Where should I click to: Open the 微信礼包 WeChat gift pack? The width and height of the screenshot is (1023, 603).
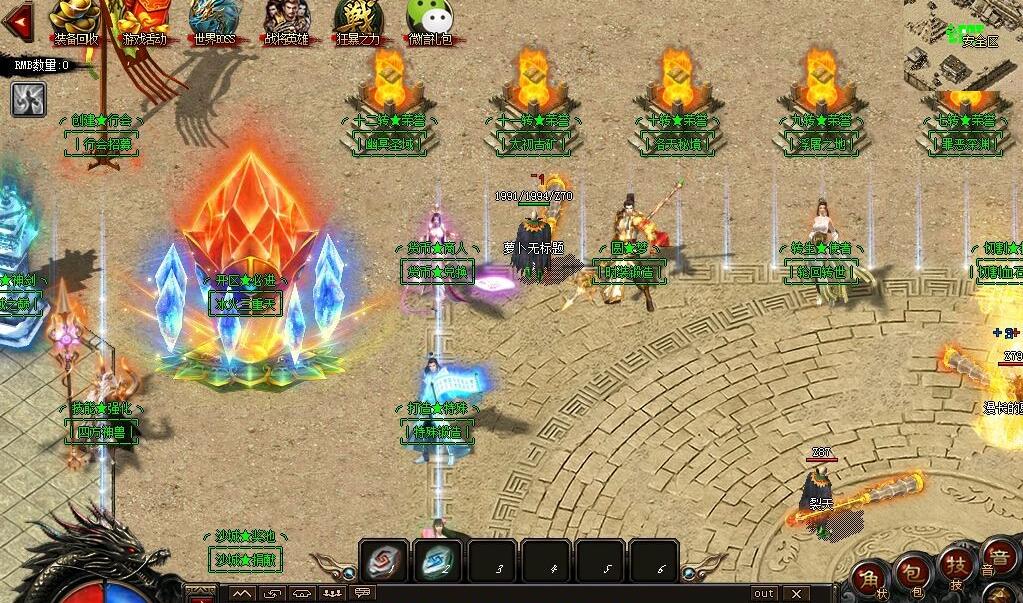(x=430, y=22)
